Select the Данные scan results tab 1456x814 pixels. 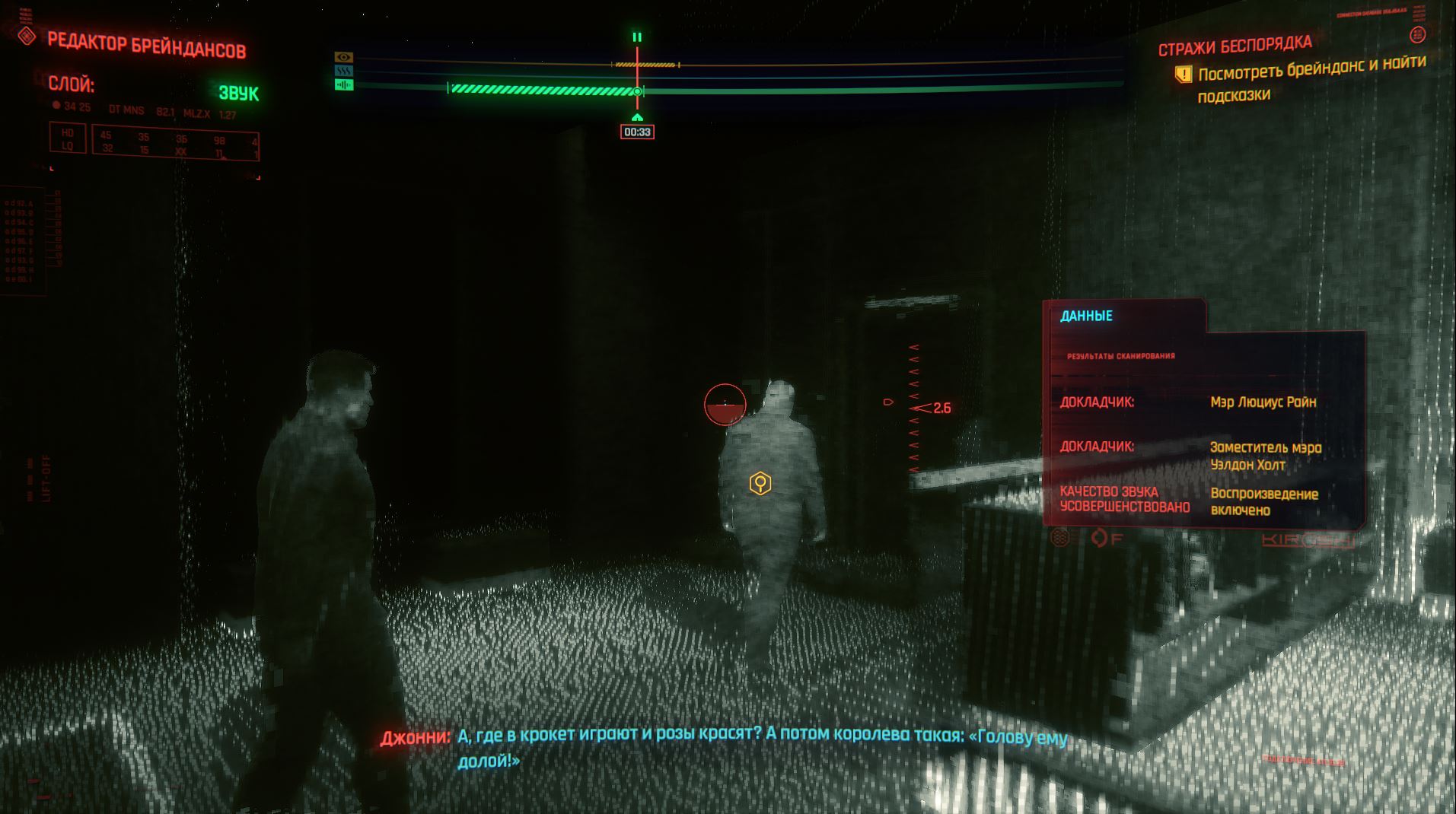[x=1086, y=316]
